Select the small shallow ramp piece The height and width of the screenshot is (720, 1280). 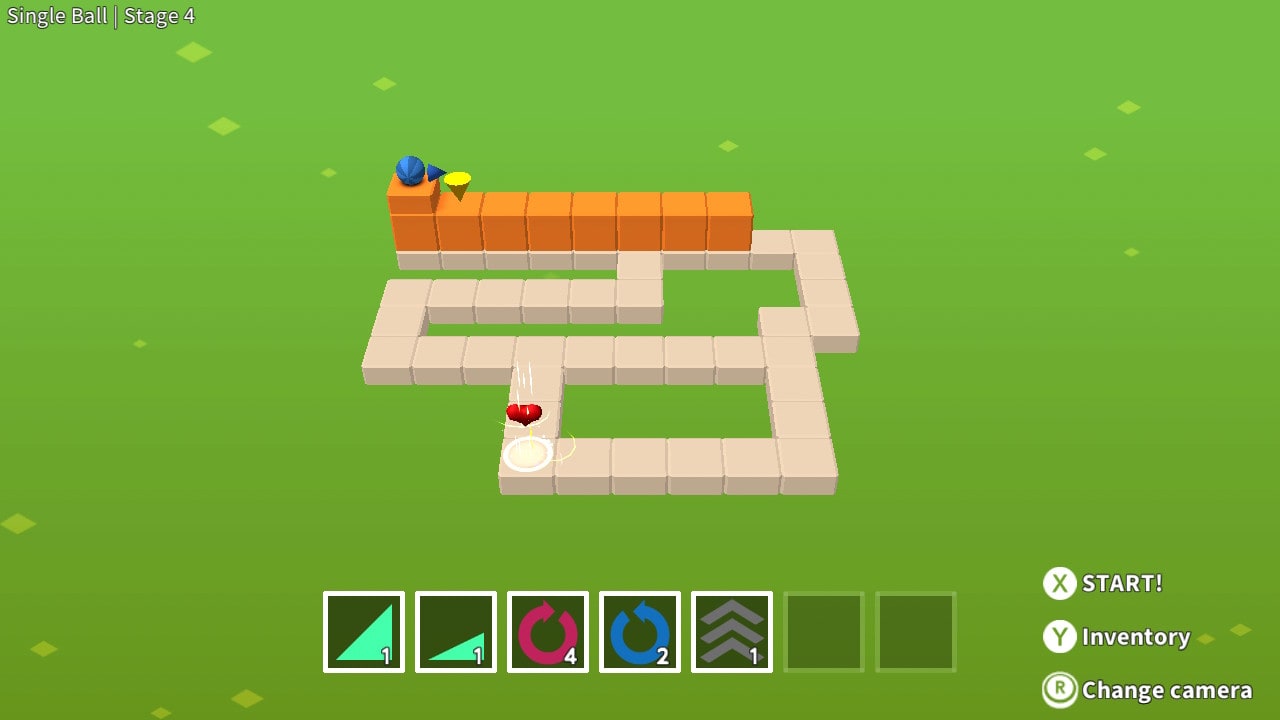pyautogui.click(x=455, y=631)
